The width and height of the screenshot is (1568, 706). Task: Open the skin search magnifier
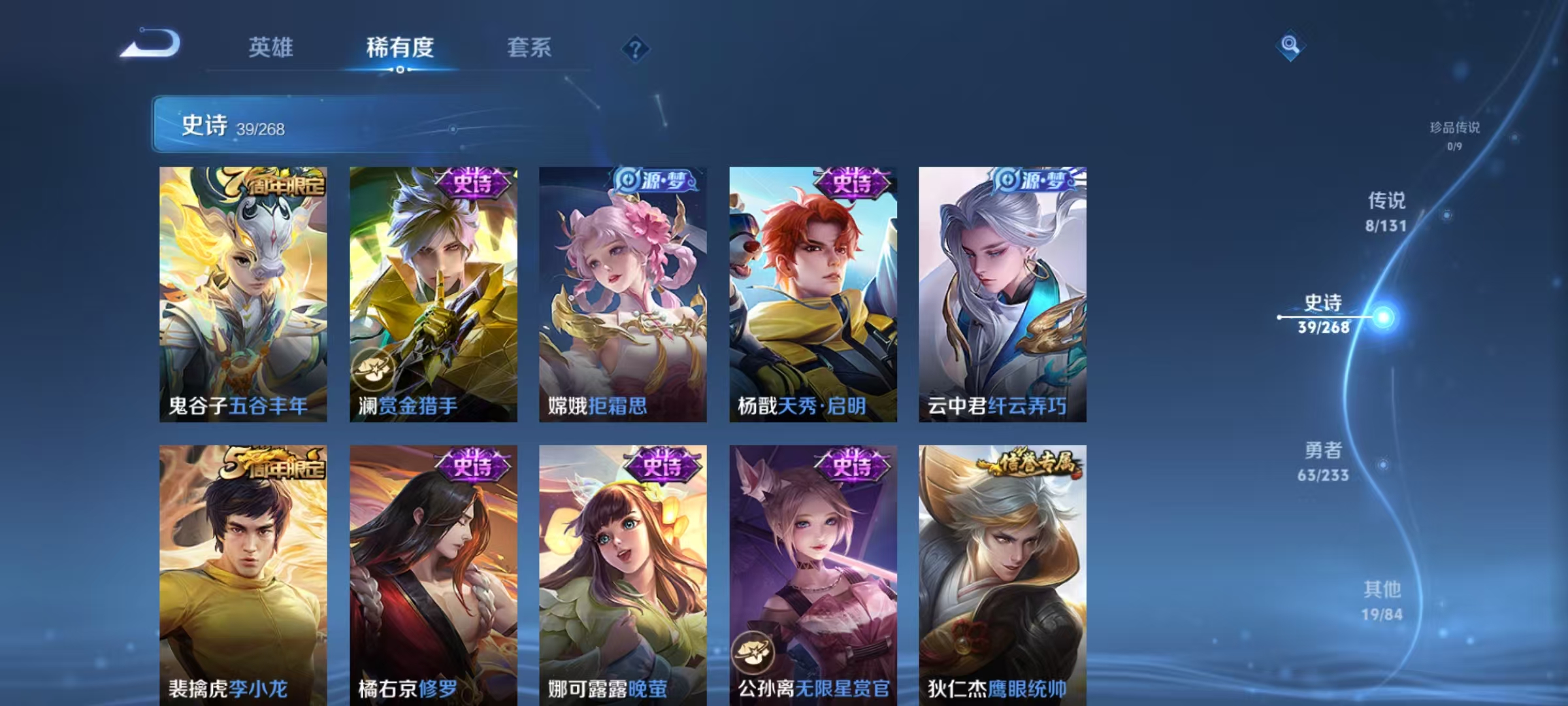[x=1290, y=45]
